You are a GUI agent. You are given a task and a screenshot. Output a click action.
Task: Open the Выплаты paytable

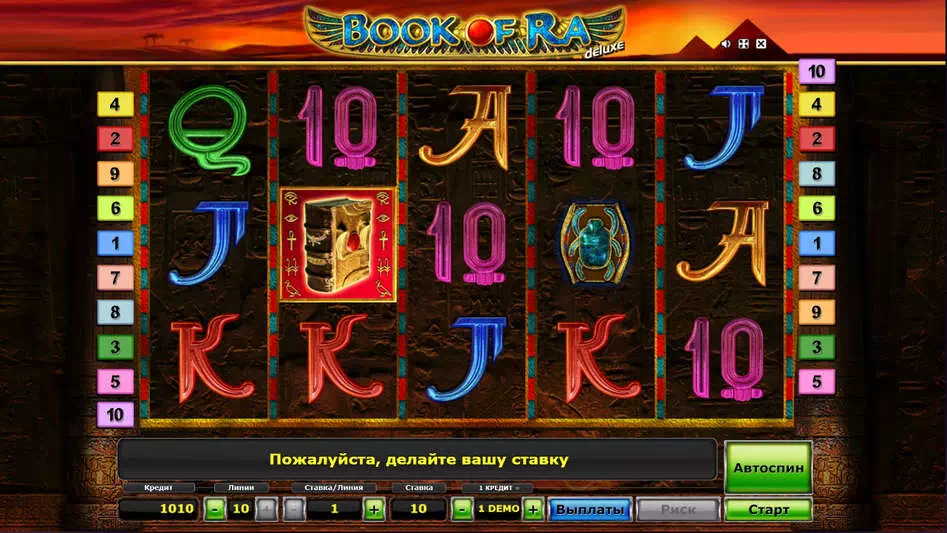click(x=589, y=509)
